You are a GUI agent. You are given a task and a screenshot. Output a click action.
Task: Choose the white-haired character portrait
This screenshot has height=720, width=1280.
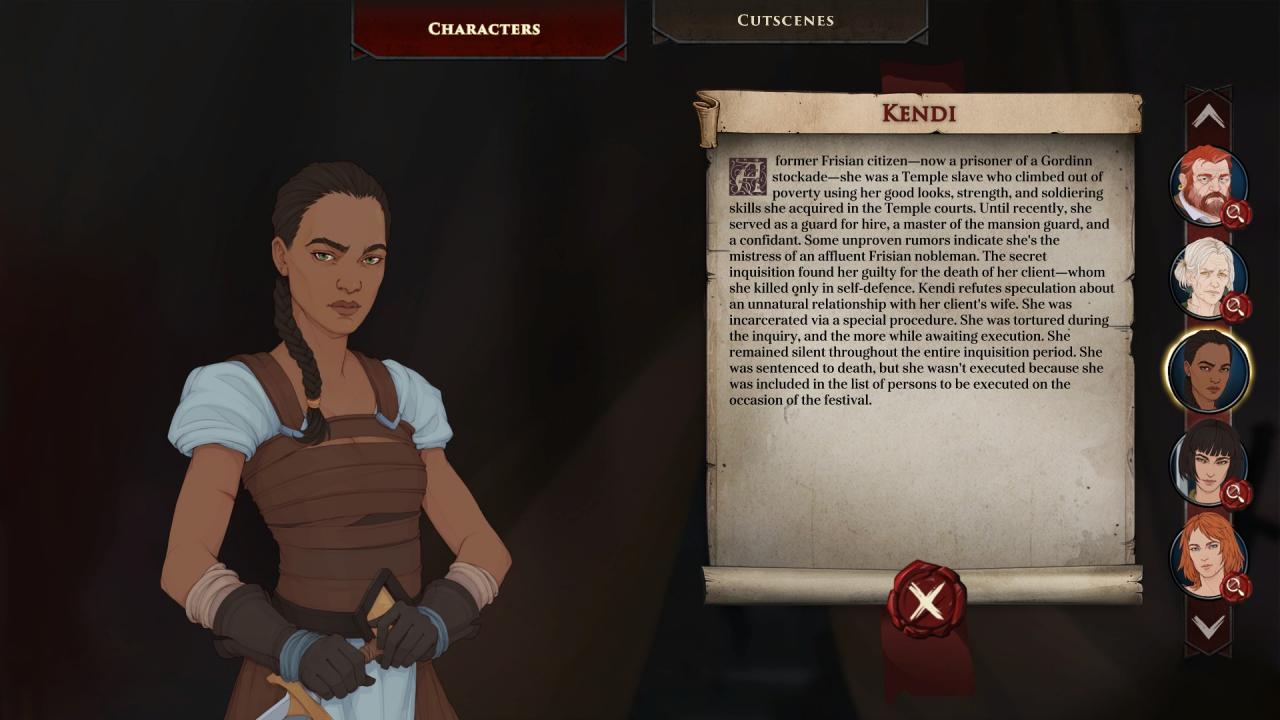coord(1207,277)
